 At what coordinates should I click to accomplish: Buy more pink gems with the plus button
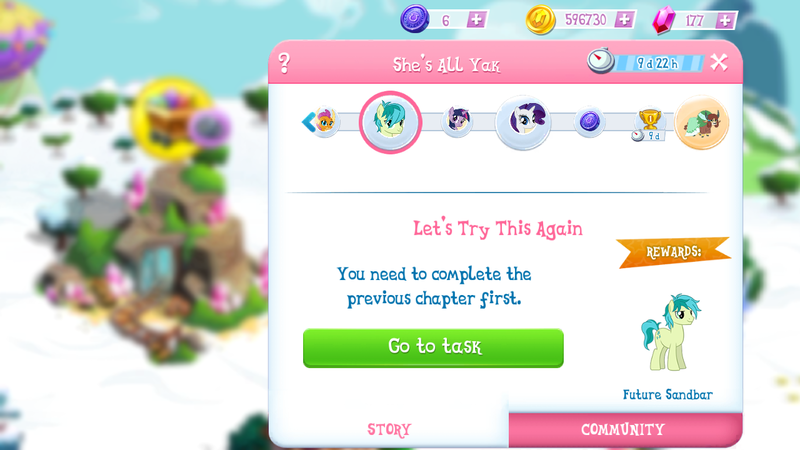point(727,20)
